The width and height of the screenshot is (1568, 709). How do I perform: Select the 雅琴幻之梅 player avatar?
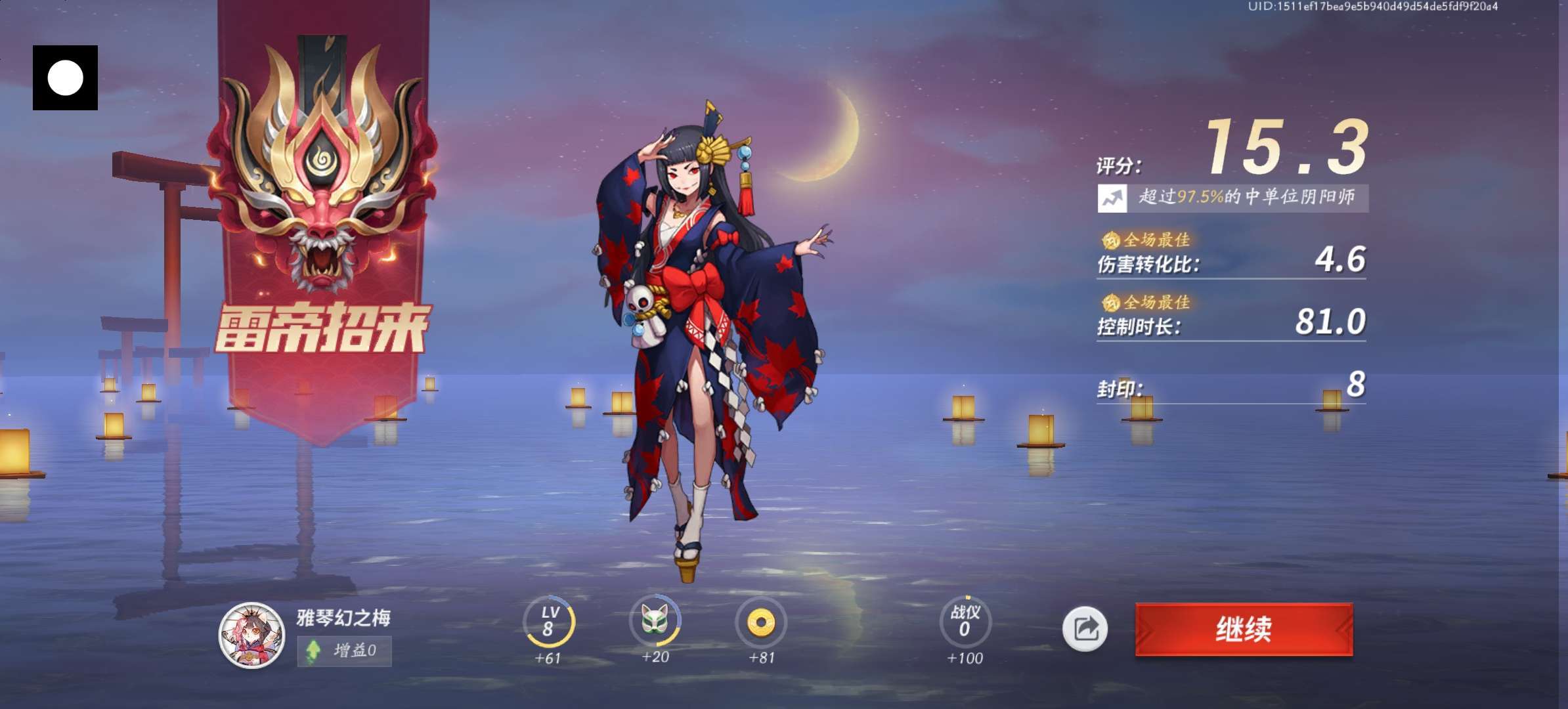click(251, 634)
